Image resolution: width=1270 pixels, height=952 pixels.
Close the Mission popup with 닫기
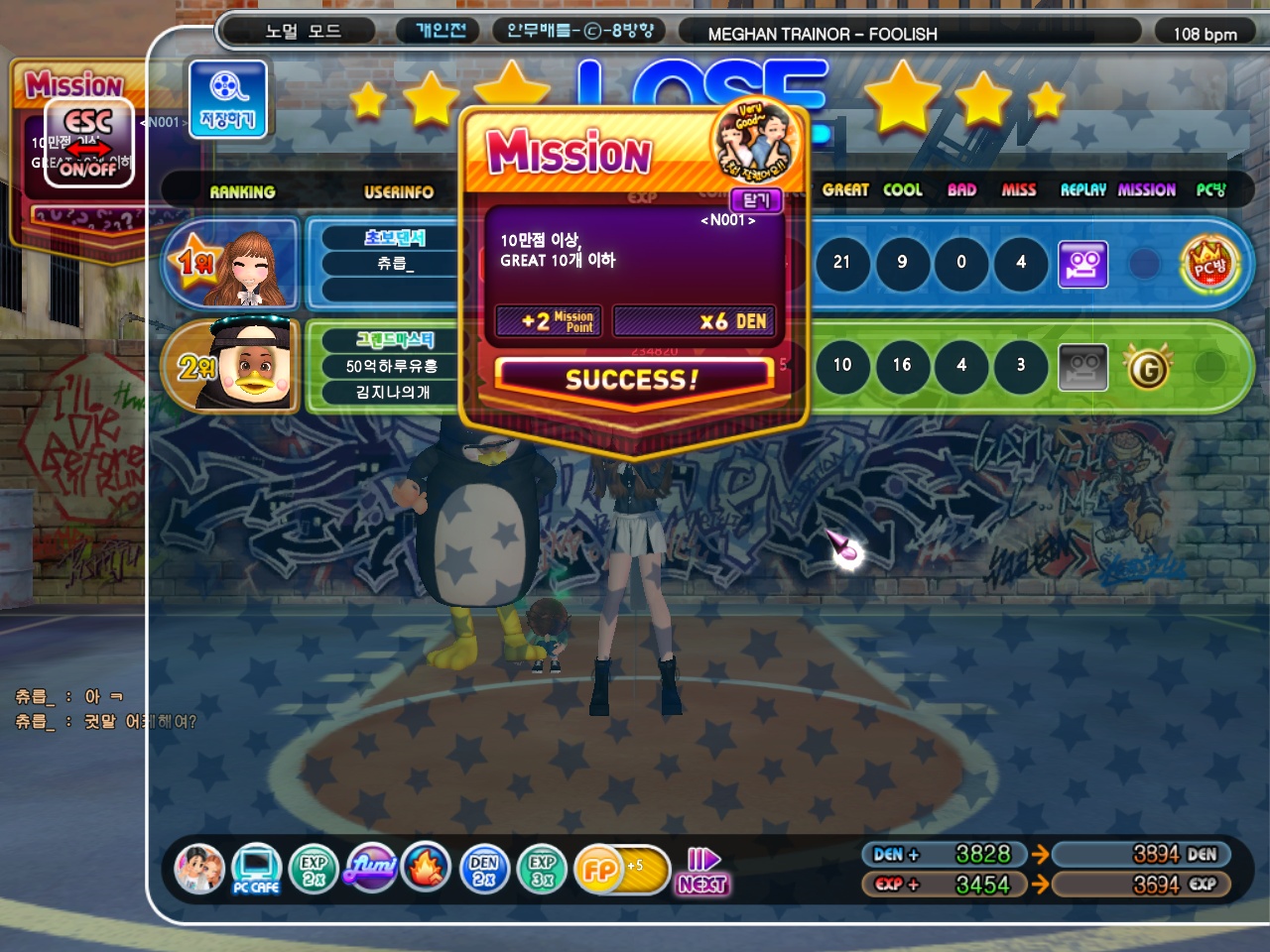pos(756,200)
